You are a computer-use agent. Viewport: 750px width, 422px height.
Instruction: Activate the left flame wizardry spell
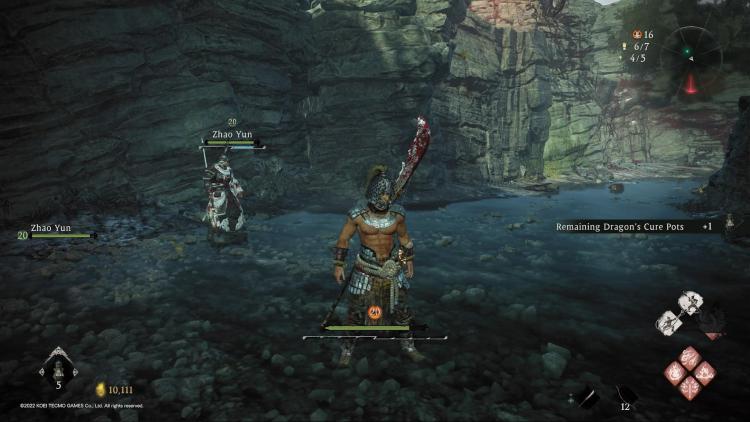point(676,372)
